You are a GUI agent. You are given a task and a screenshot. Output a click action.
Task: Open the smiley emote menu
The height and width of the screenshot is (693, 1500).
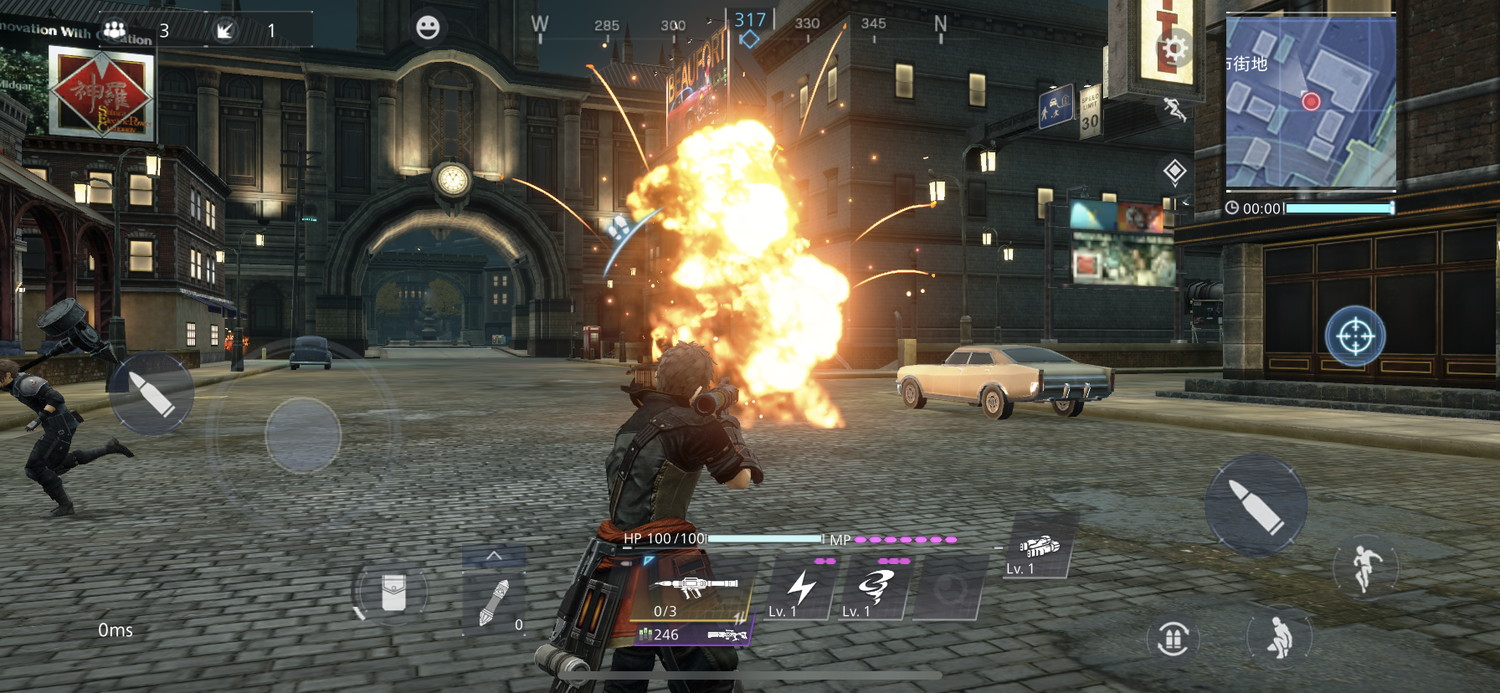pos(428,28)
